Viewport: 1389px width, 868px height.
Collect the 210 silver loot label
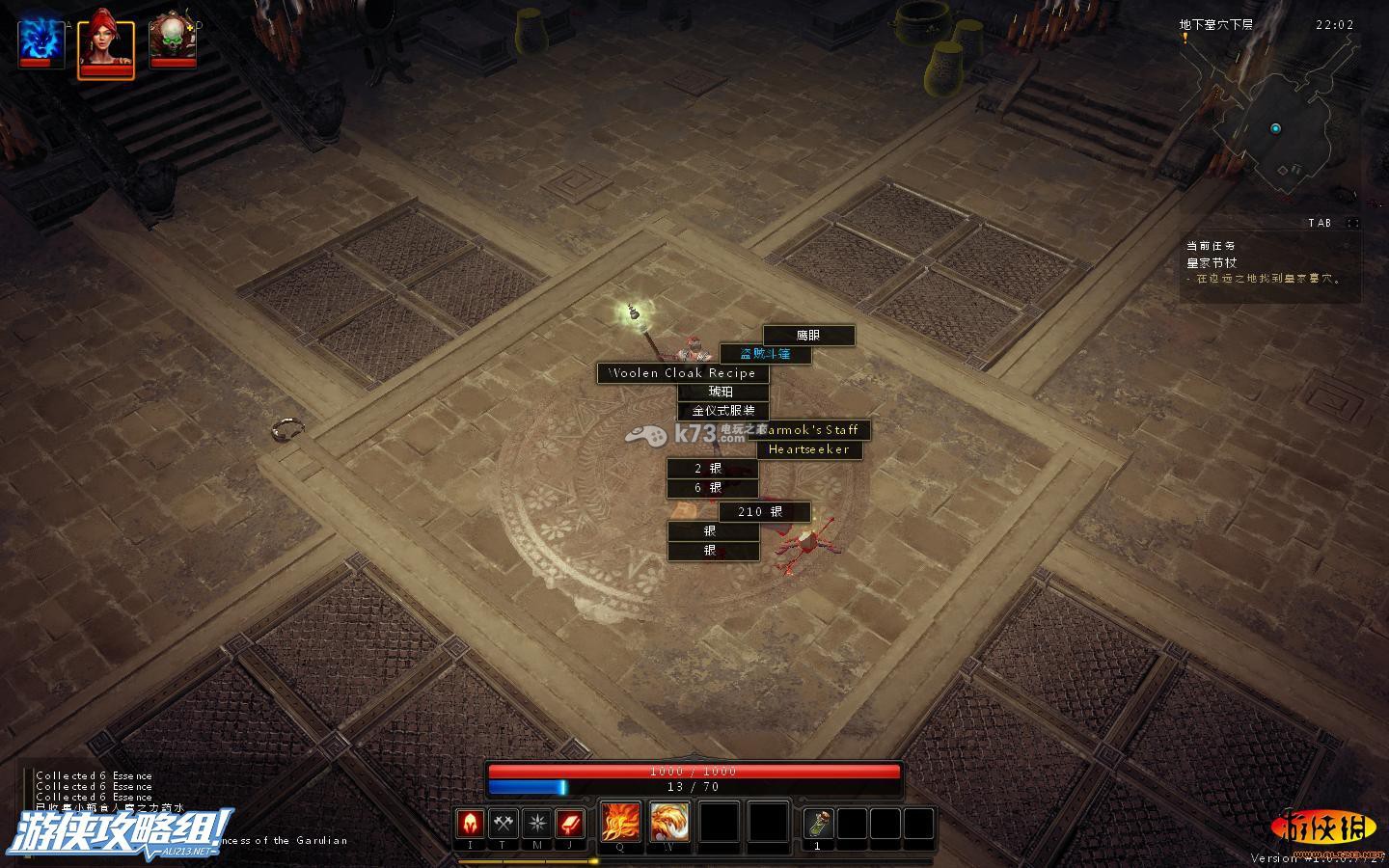click(764, 512)
